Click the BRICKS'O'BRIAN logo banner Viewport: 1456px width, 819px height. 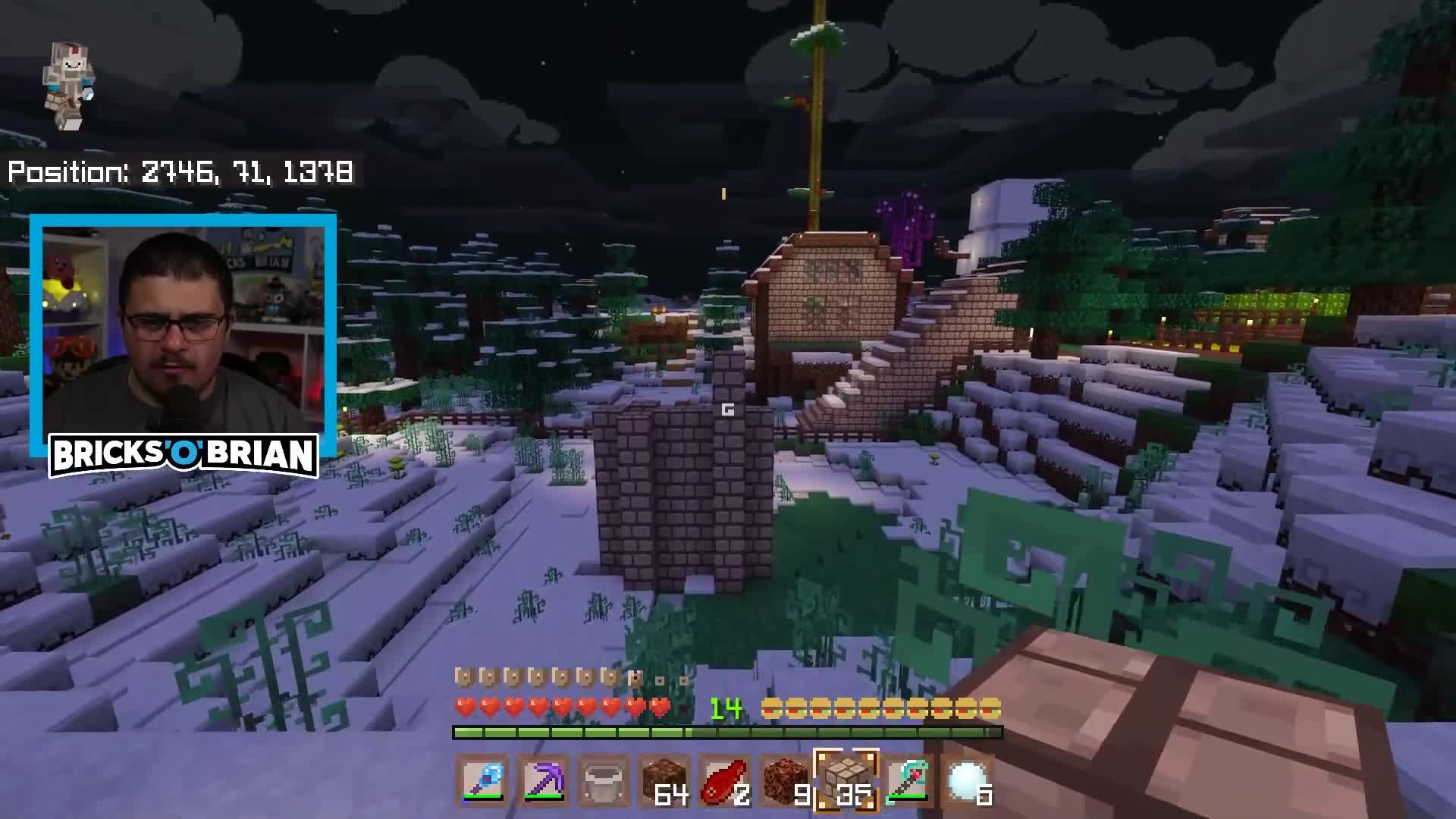(x=184, y=454)
